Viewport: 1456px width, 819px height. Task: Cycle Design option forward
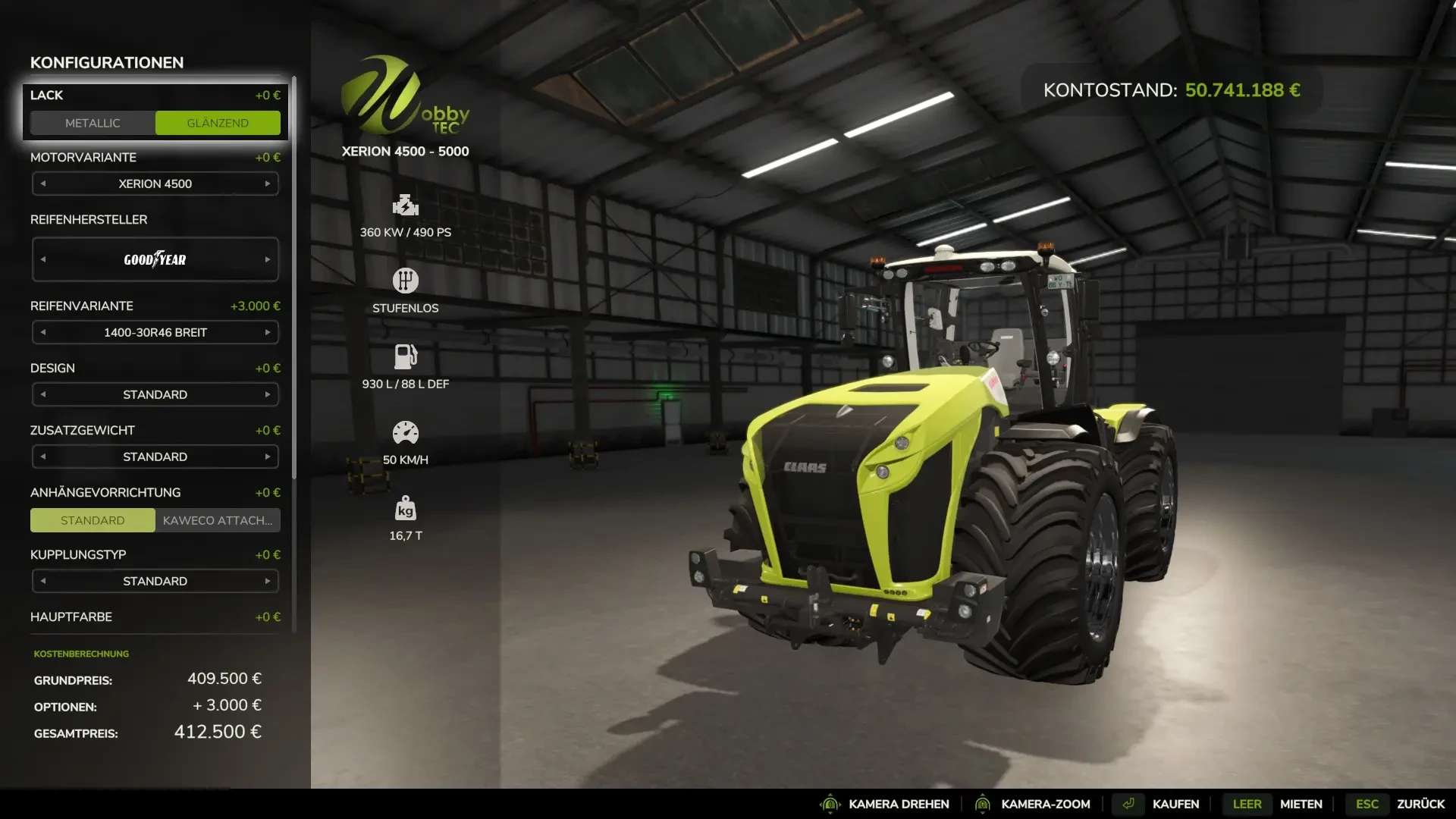click(268, 394)
